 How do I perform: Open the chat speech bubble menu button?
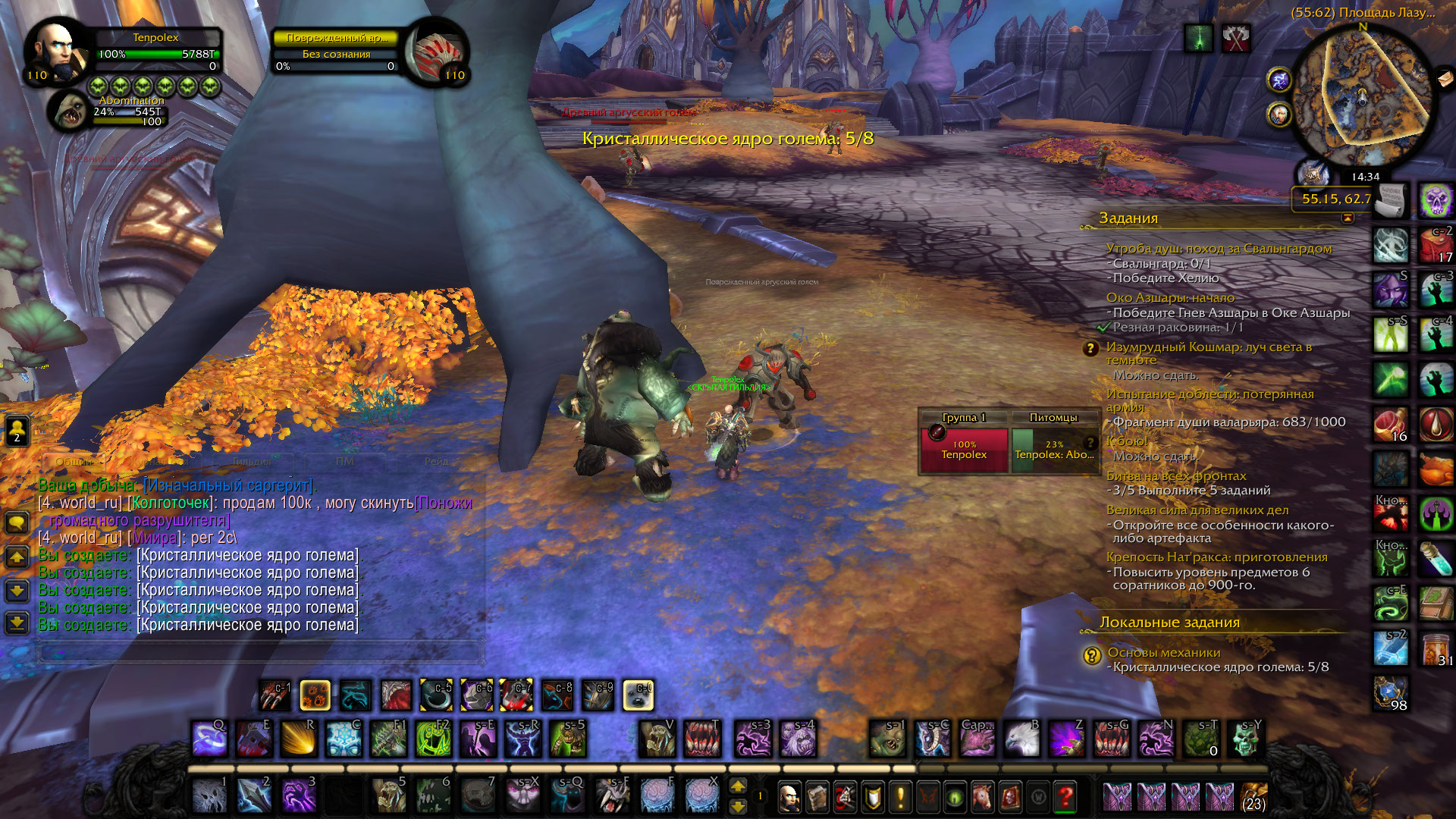[17, 522]
